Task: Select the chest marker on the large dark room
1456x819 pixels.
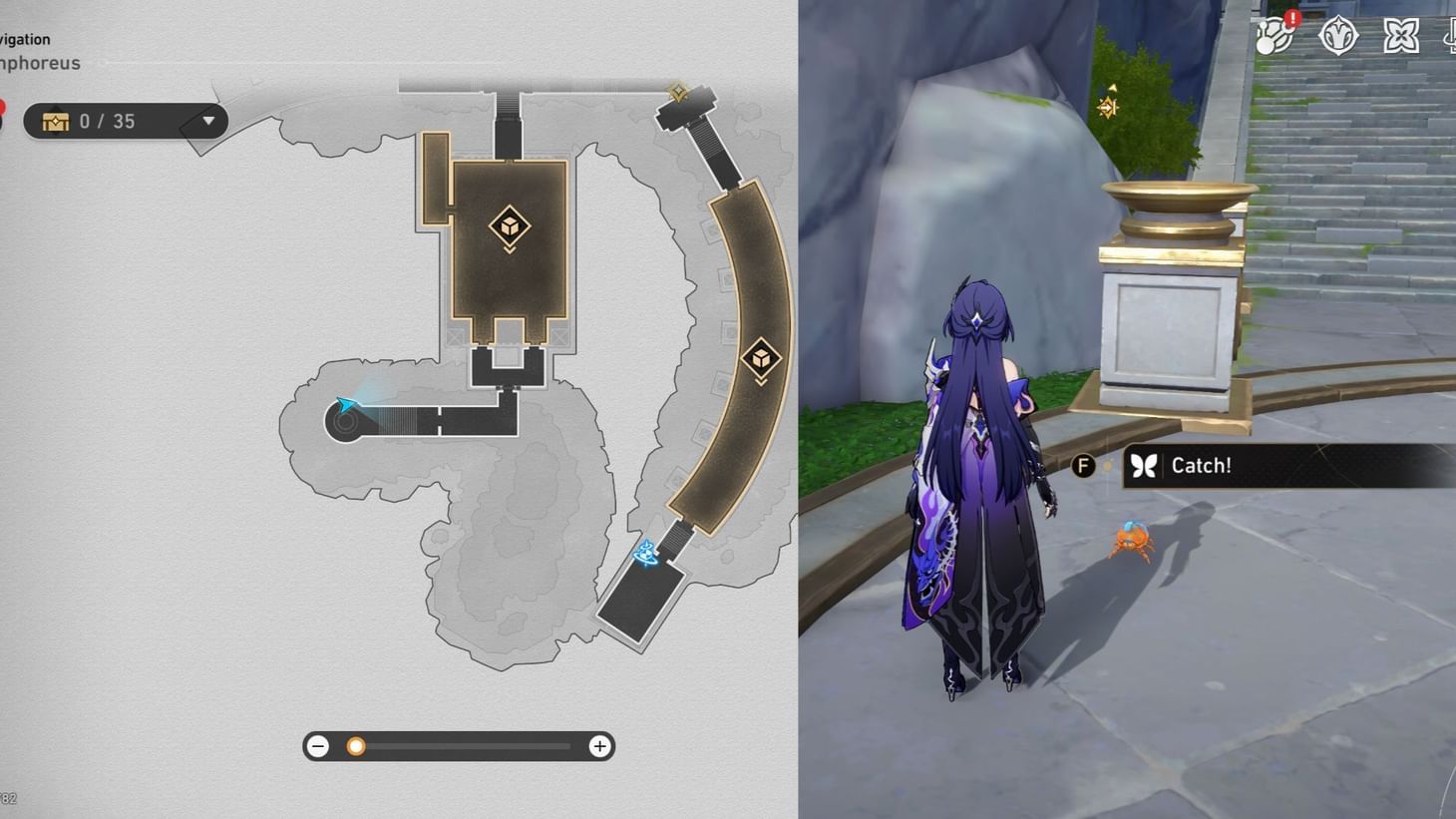Action: pyautogui.click(x=510, y=227)
